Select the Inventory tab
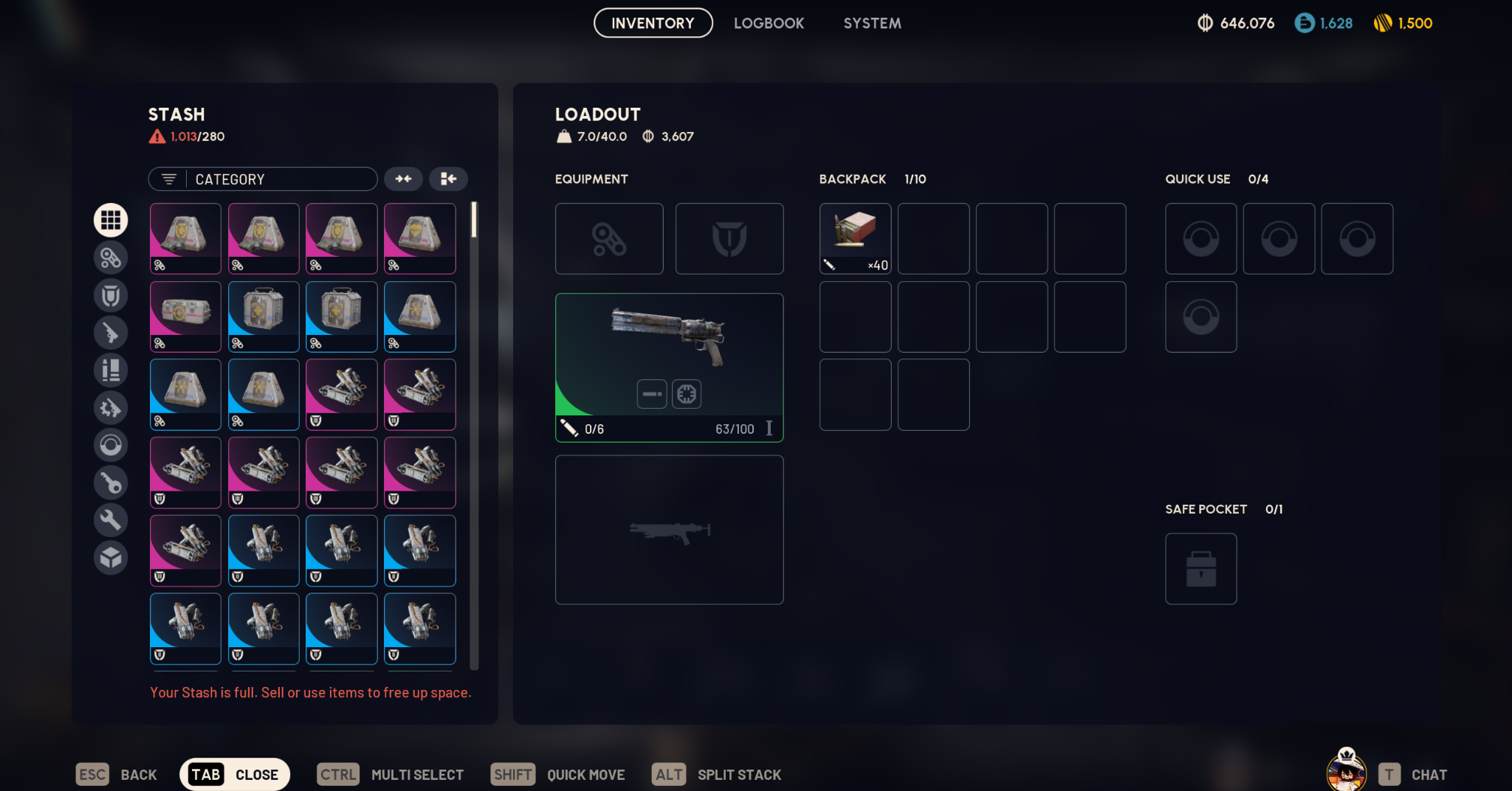The width and height of the screenshot is (1512, 791). (x=653, y=23)
